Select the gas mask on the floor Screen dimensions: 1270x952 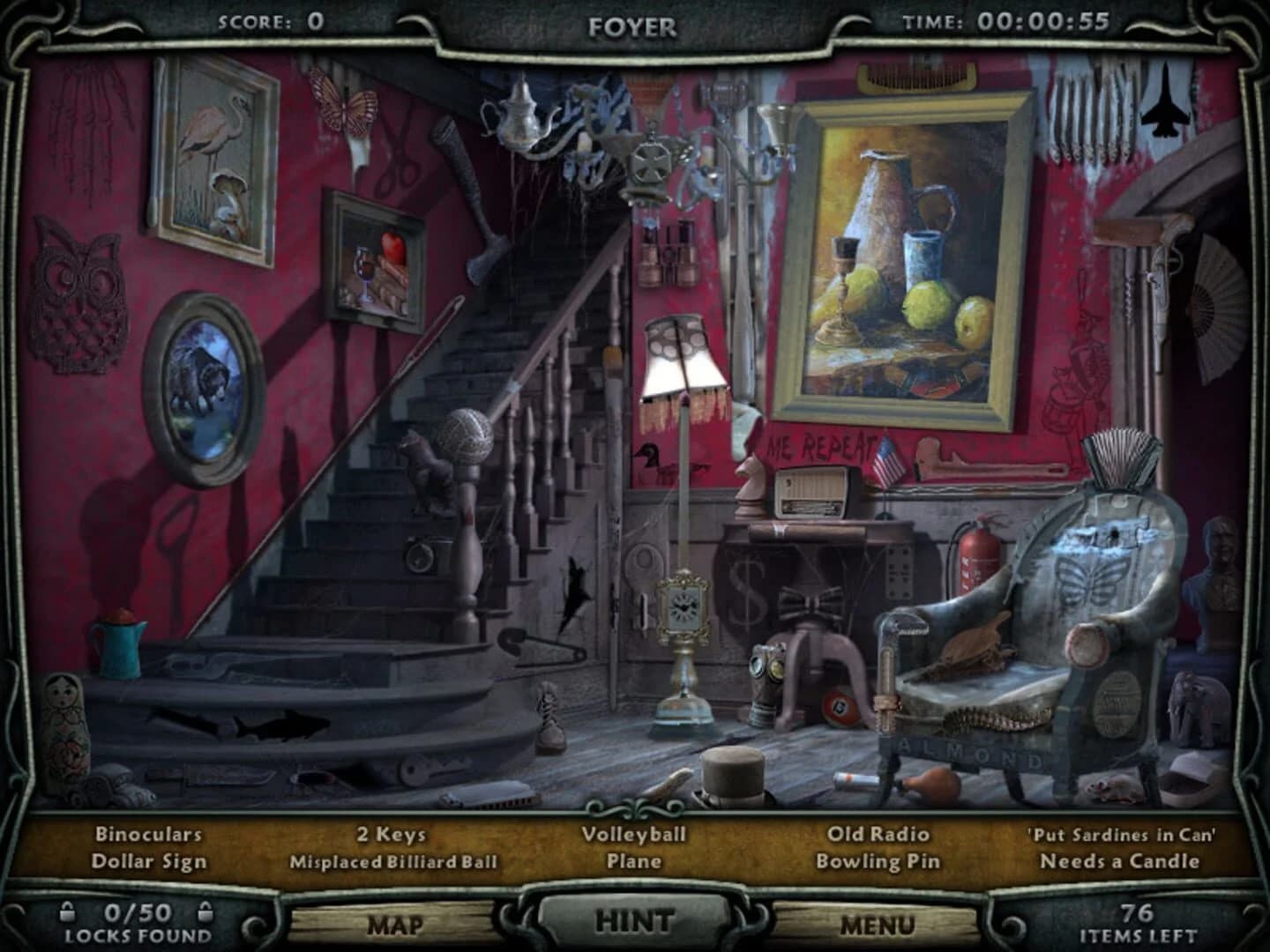(x=766, y=673)
